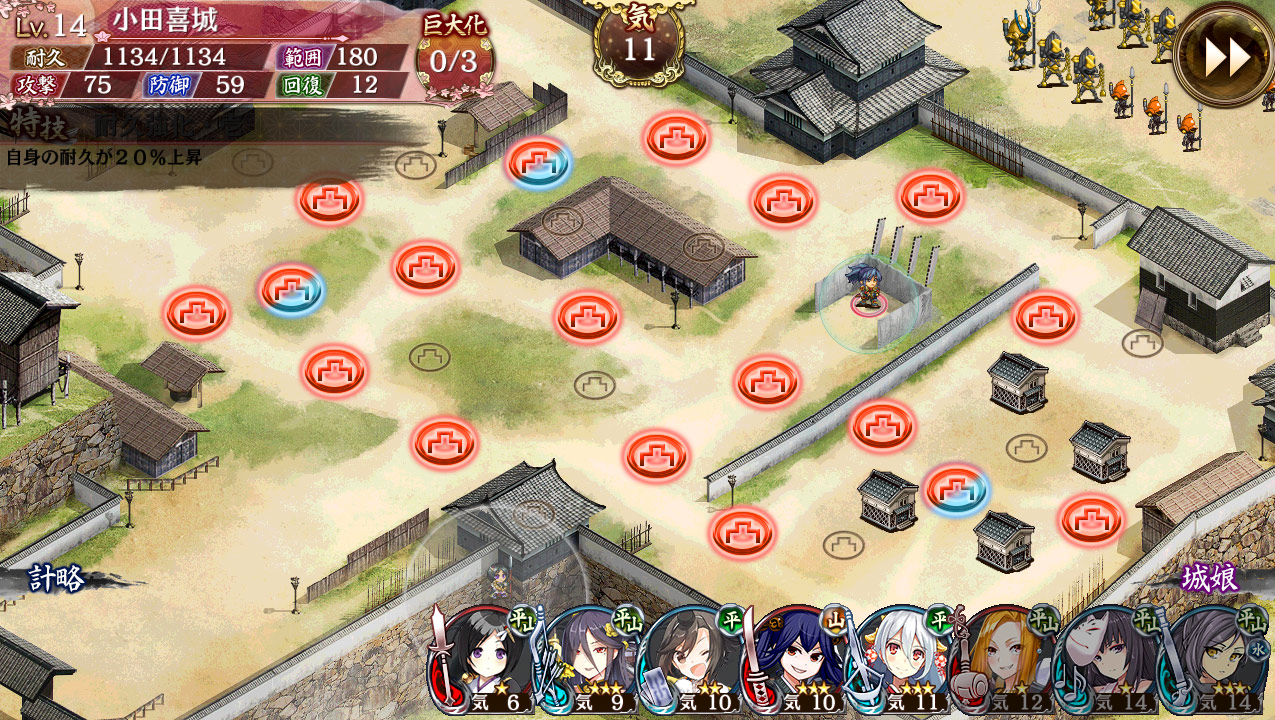Viewport: 1275px width, 720px height.
Task: Choose the cost 9 archer girl card
Action: 586,660
